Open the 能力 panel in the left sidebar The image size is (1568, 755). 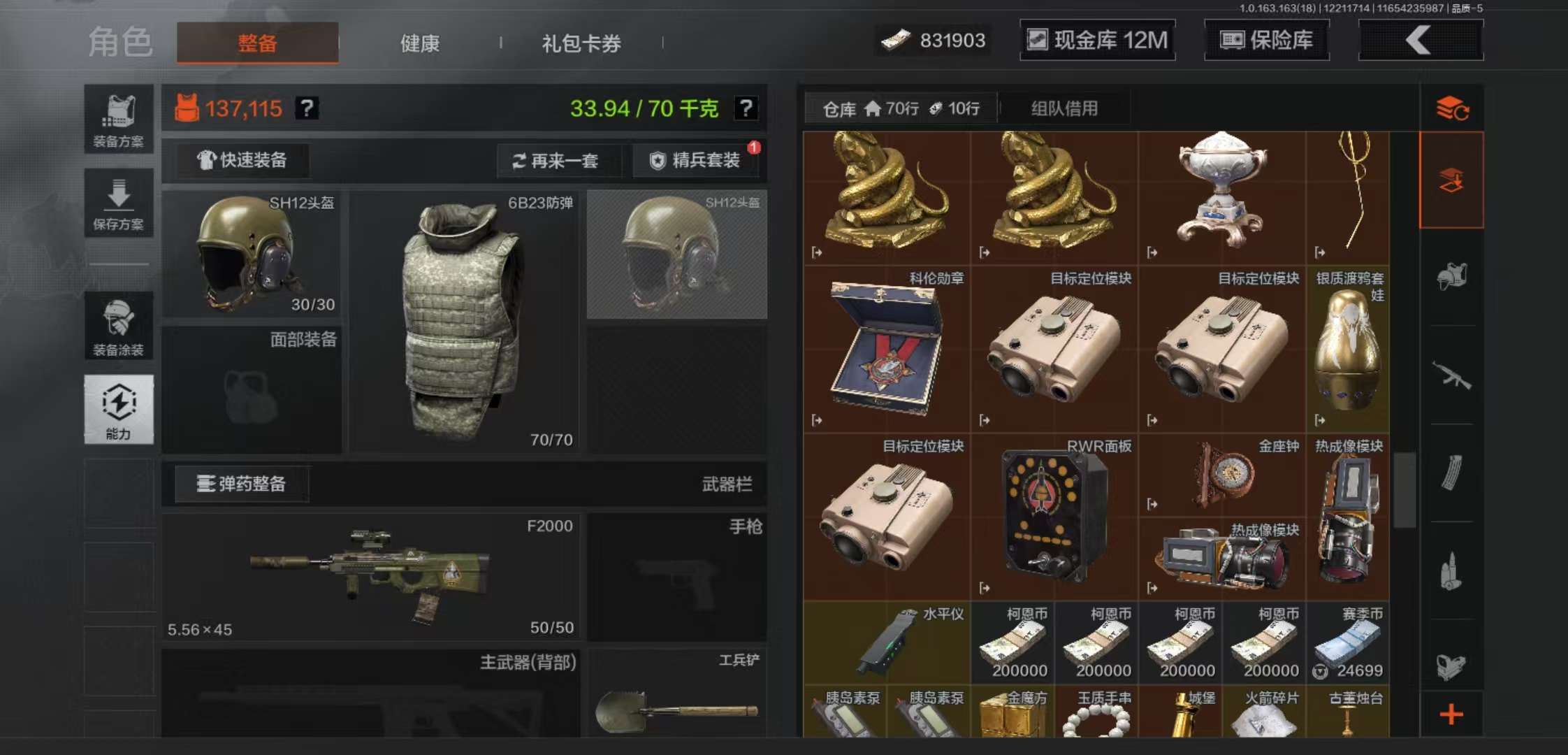[x=119, y=409]
